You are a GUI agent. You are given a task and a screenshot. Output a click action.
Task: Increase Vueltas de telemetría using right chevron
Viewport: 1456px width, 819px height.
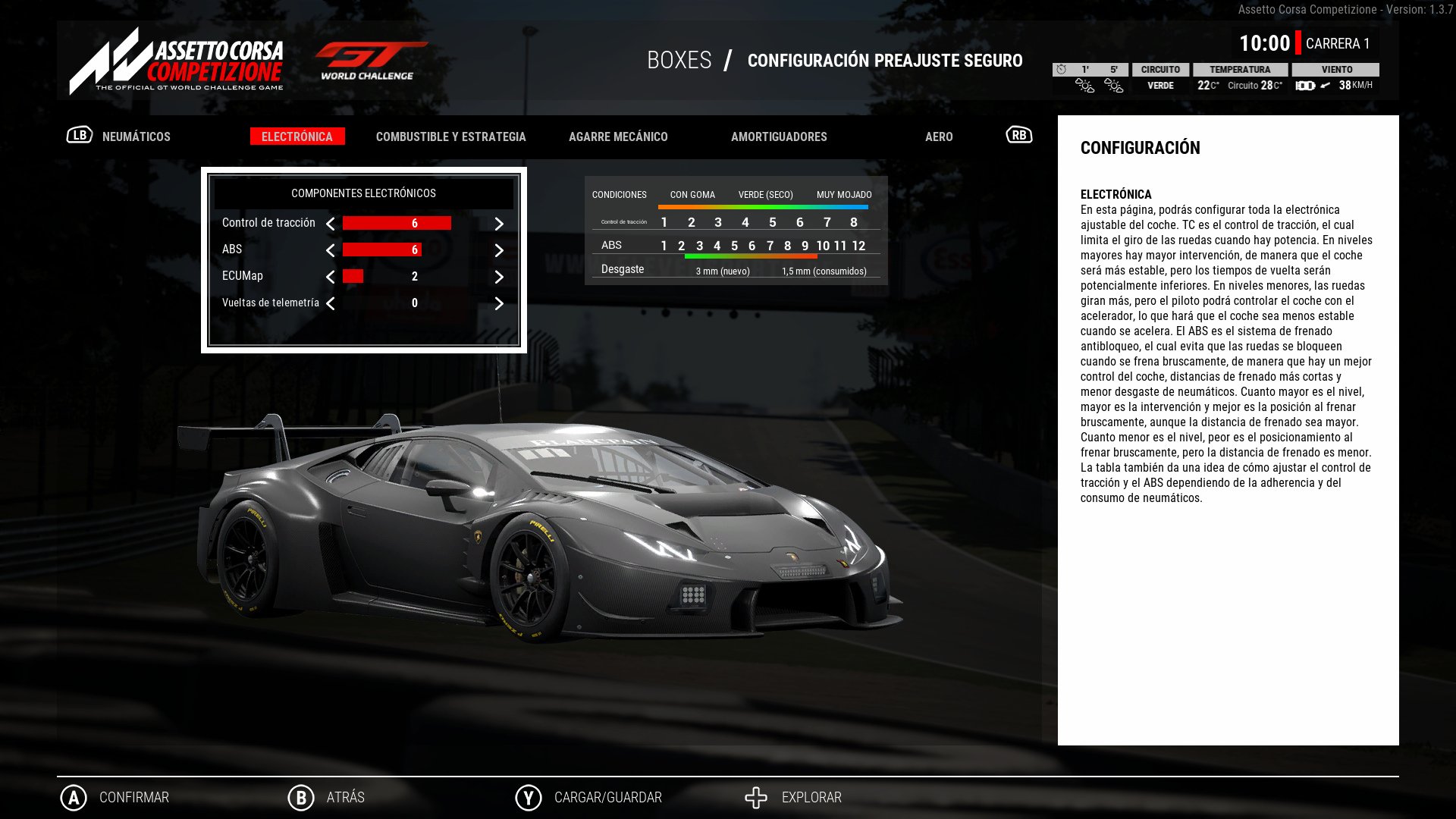(498, 303)
